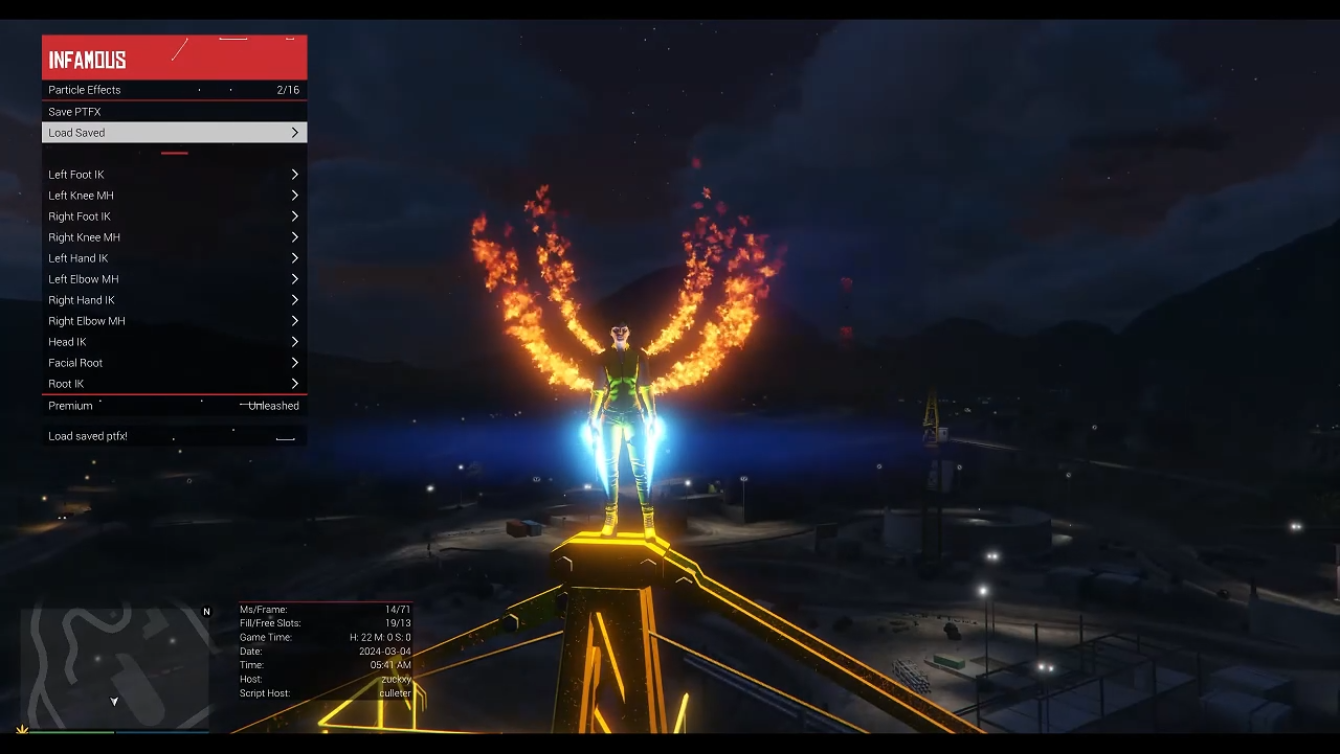
Task: Choose the Left Elbow MH entry
Action: pos(174,280)
